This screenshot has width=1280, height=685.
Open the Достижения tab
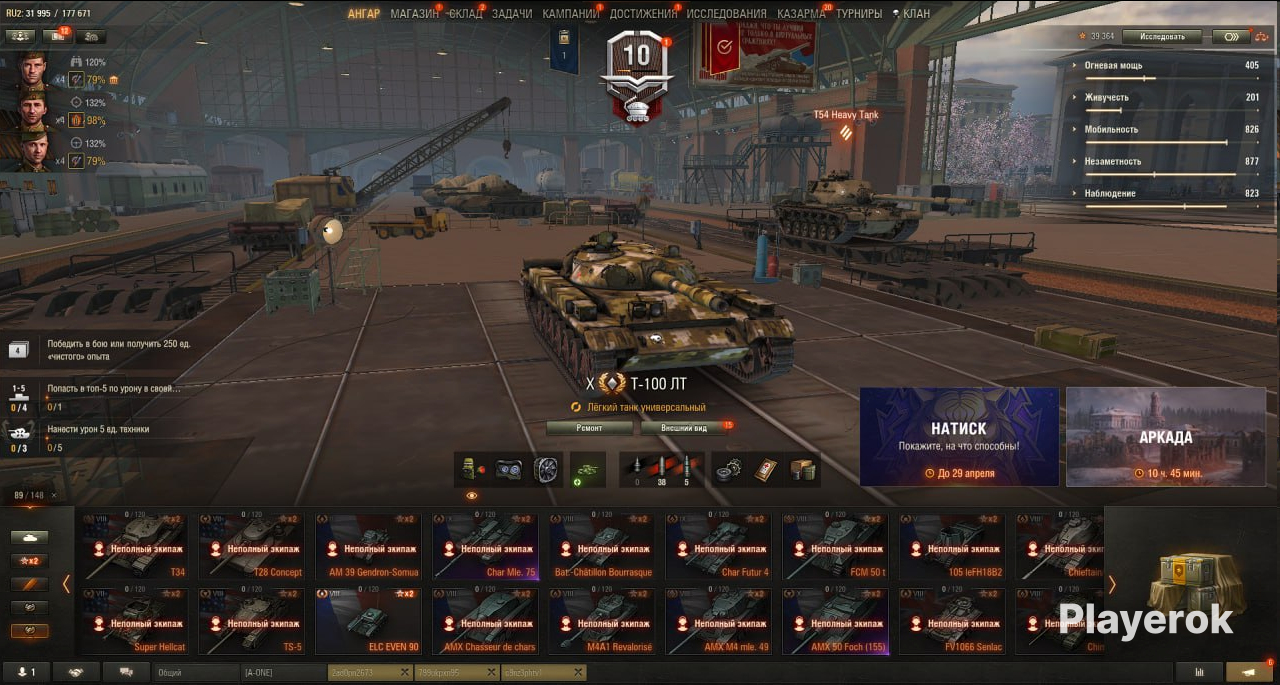[643, 14]
